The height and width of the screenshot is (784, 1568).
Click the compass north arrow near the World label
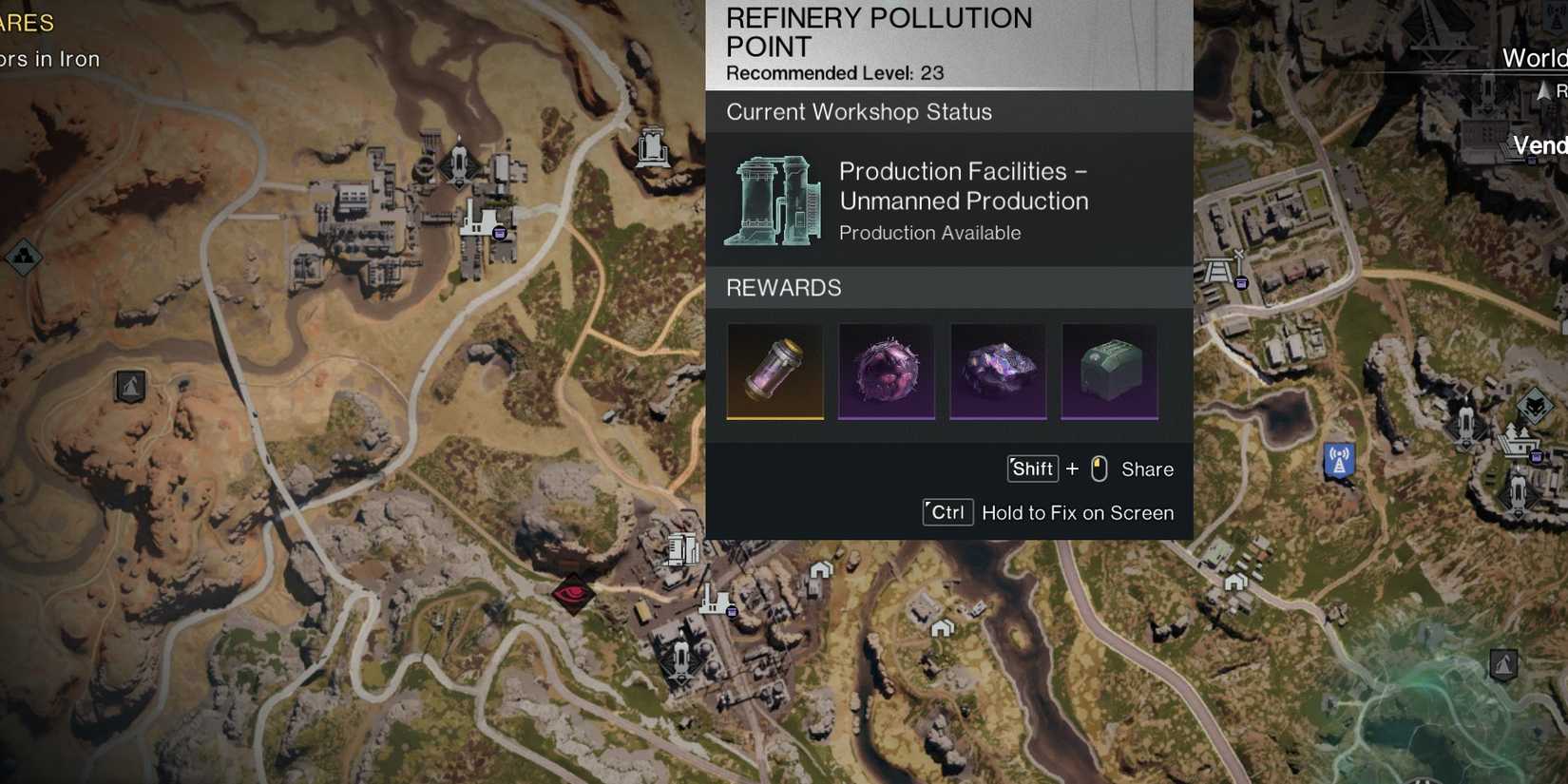[1541, 90]
